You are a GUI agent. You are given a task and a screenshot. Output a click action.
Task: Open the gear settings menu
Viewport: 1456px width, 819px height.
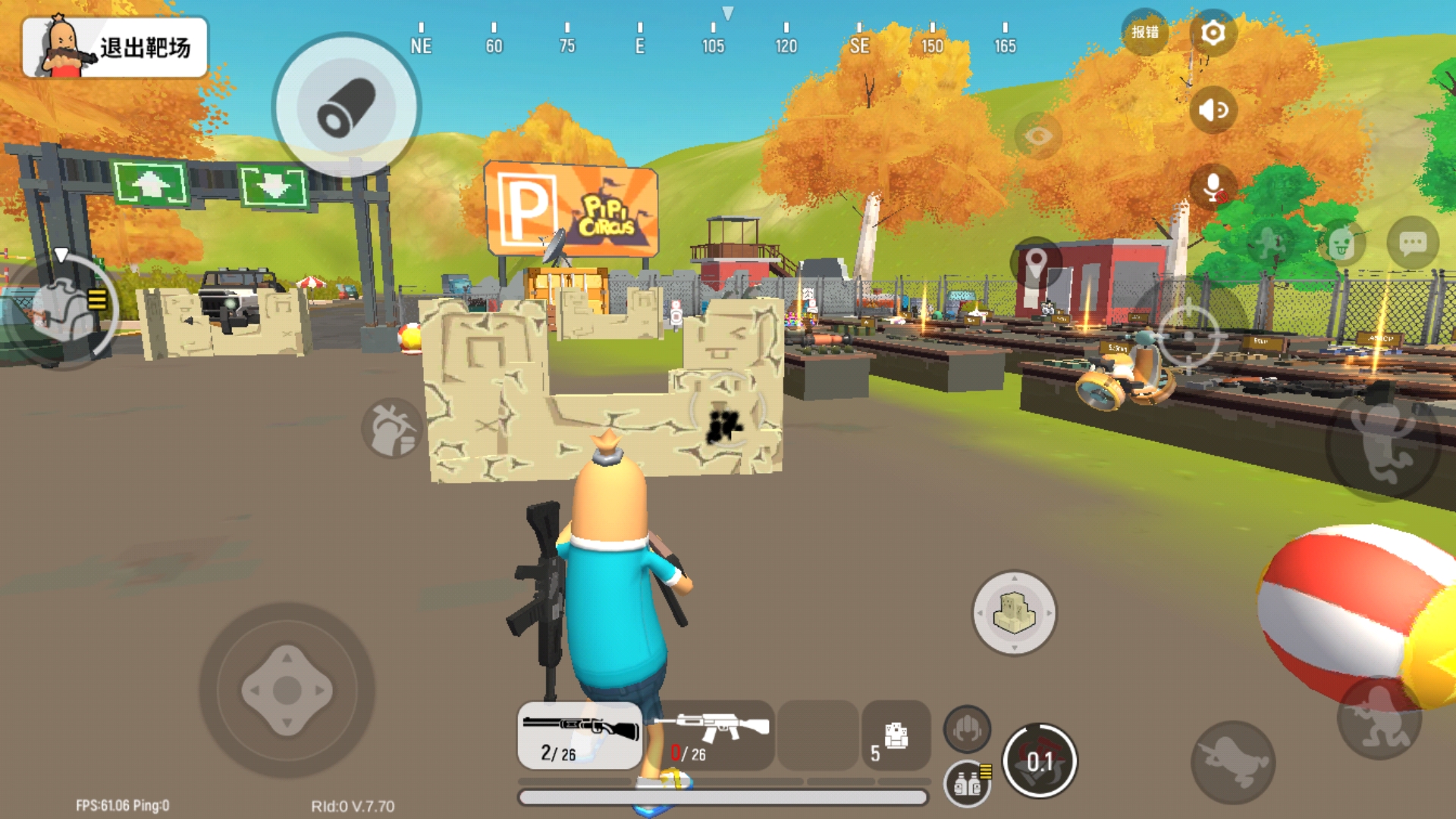click(1213, 33)
